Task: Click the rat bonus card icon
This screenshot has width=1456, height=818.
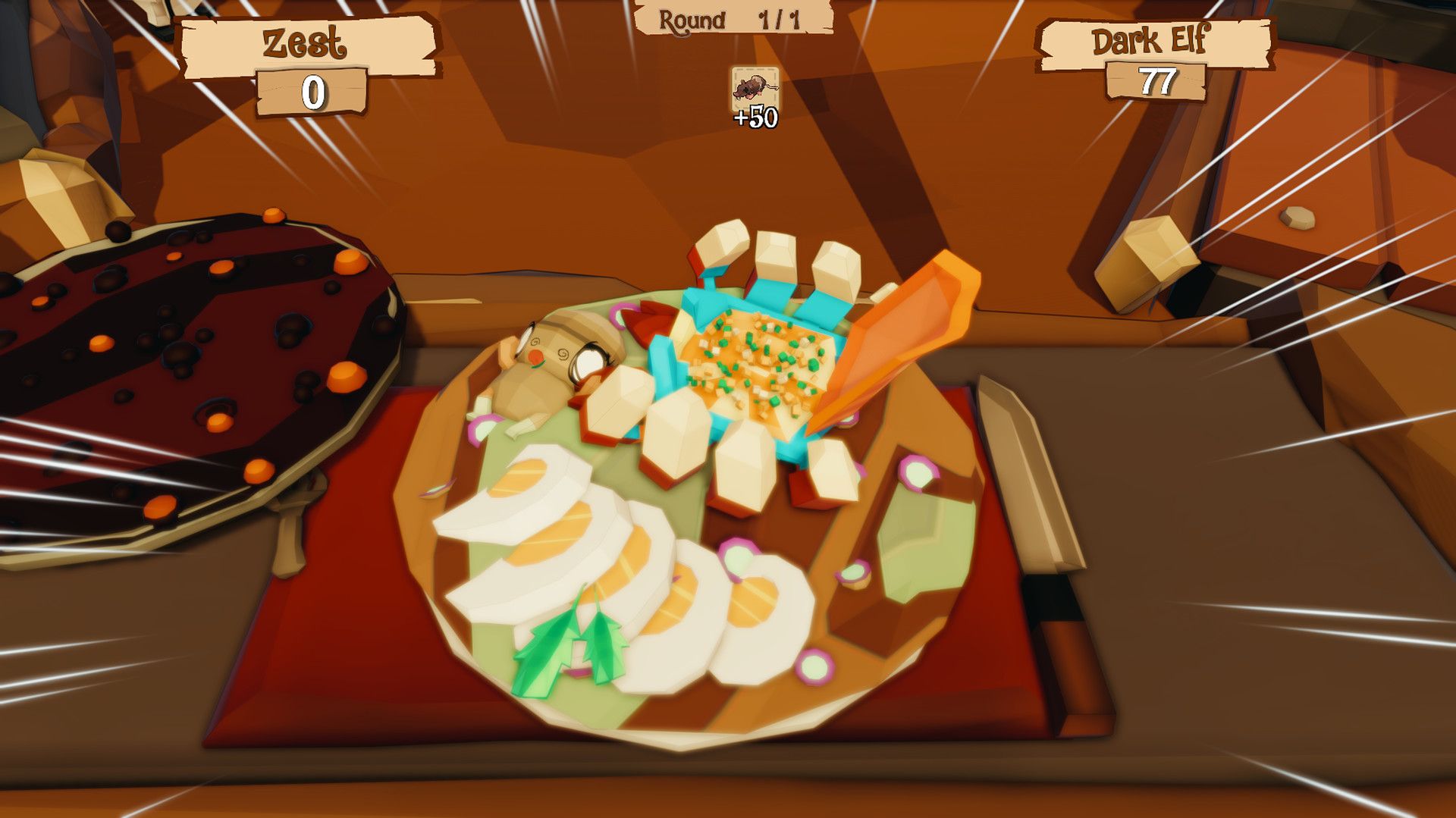Action: pos(753,87)
